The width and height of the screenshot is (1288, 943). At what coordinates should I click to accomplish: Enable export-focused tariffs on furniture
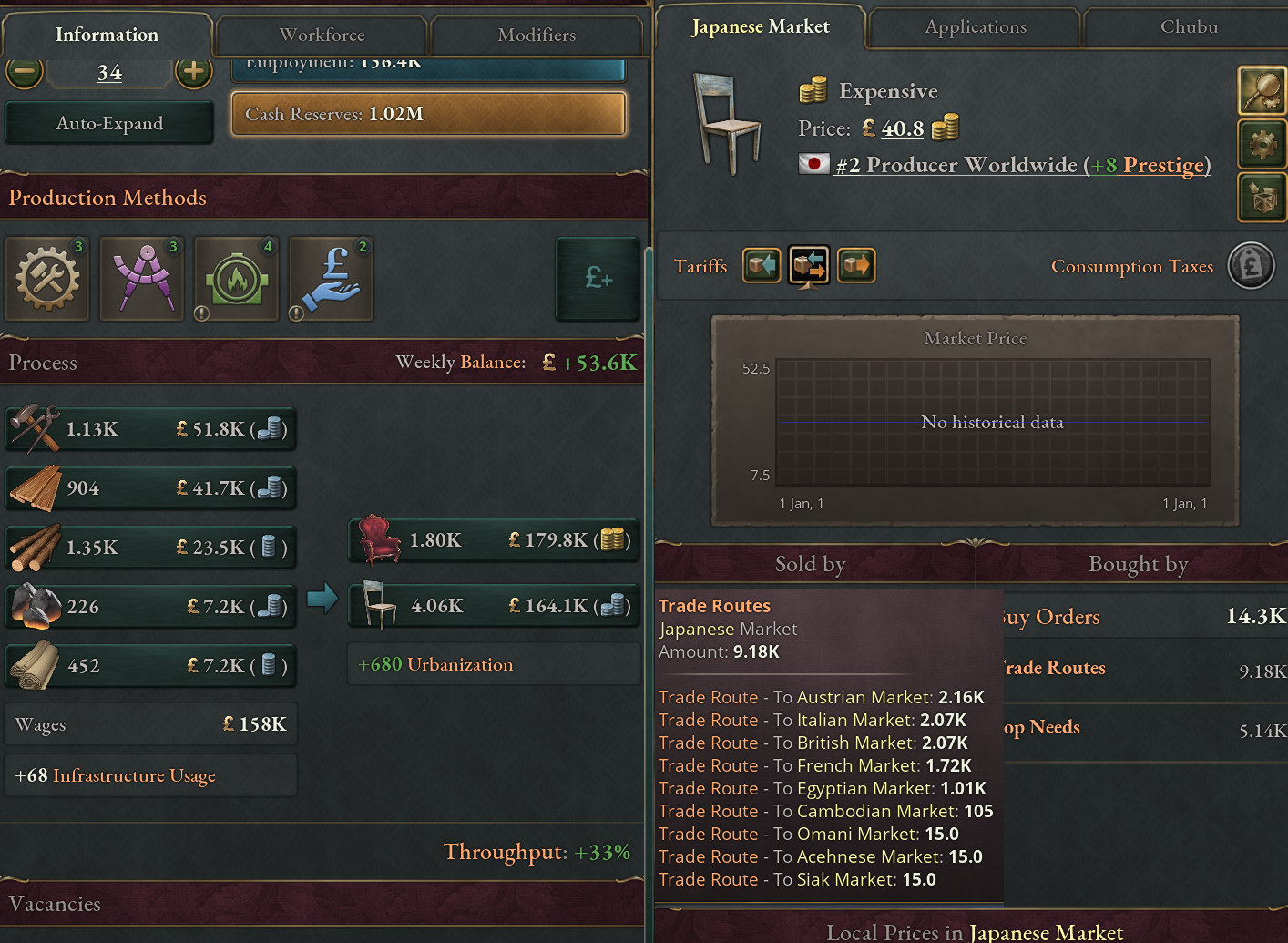[x=856, y=265]
